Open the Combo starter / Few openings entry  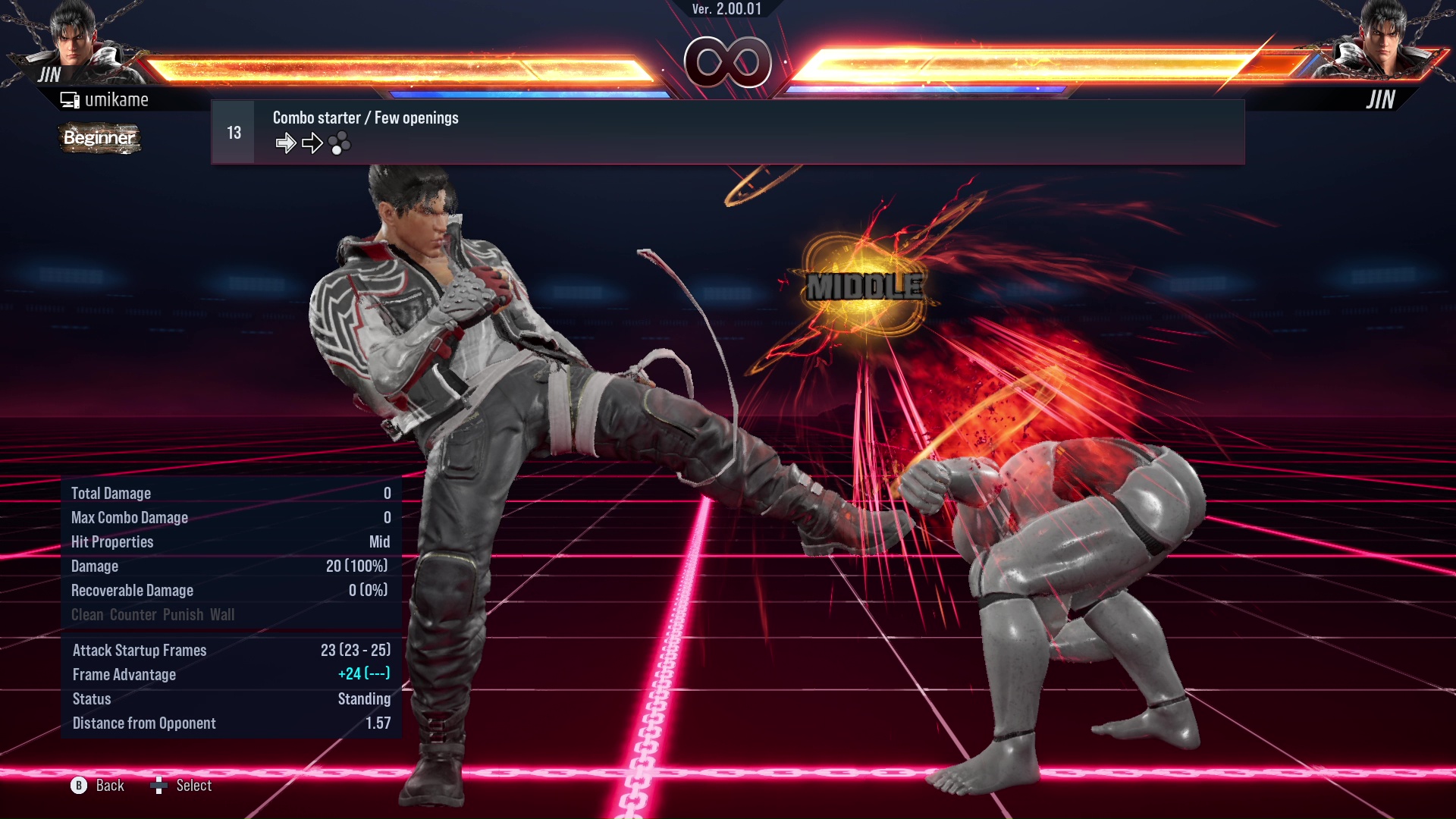(366, 118)
